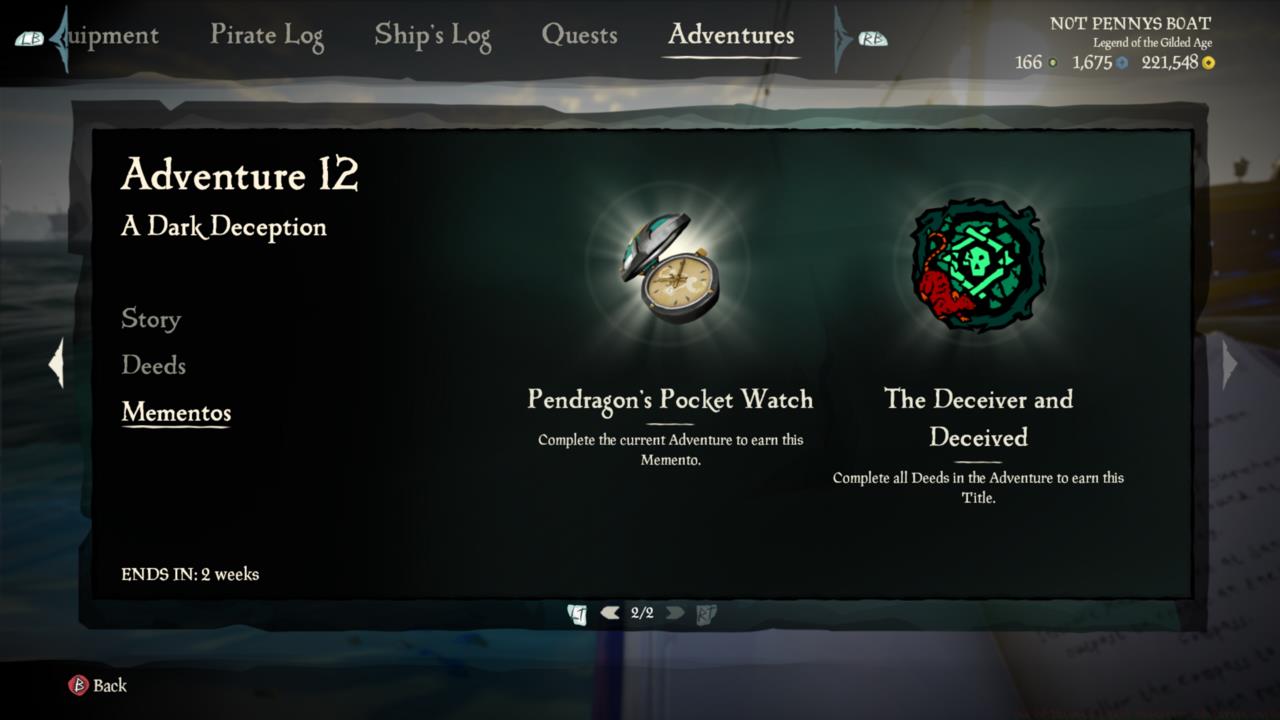Click the 2/2 page indicator
1280x720 pixels.
643,615
